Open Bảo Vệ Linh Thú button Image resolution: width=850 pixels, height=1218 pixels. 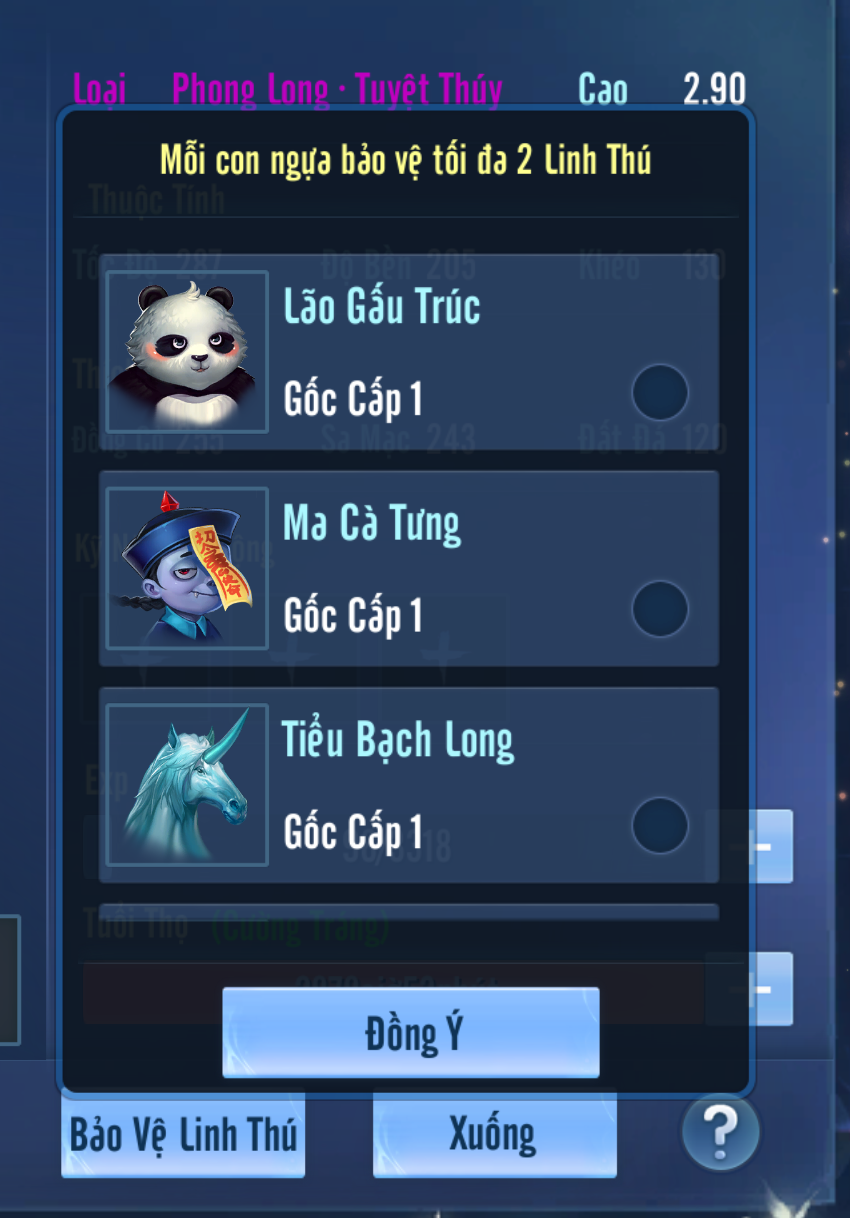(x=183, y=1135)
